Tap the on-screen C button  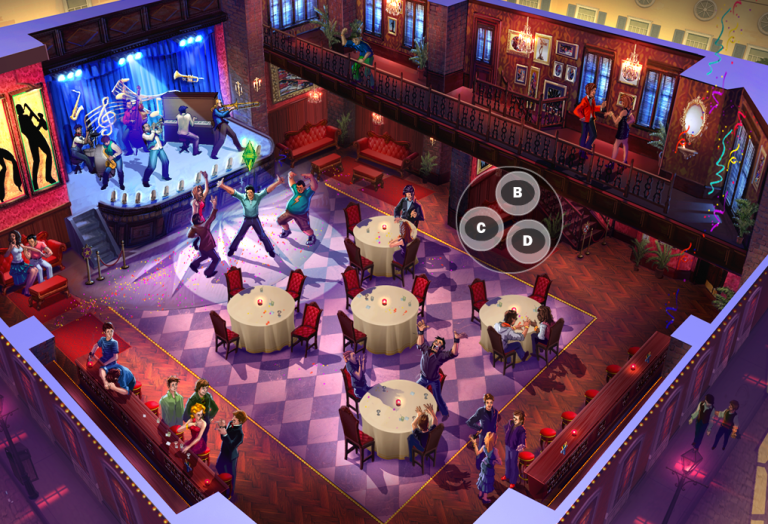[x=481, y=228]
